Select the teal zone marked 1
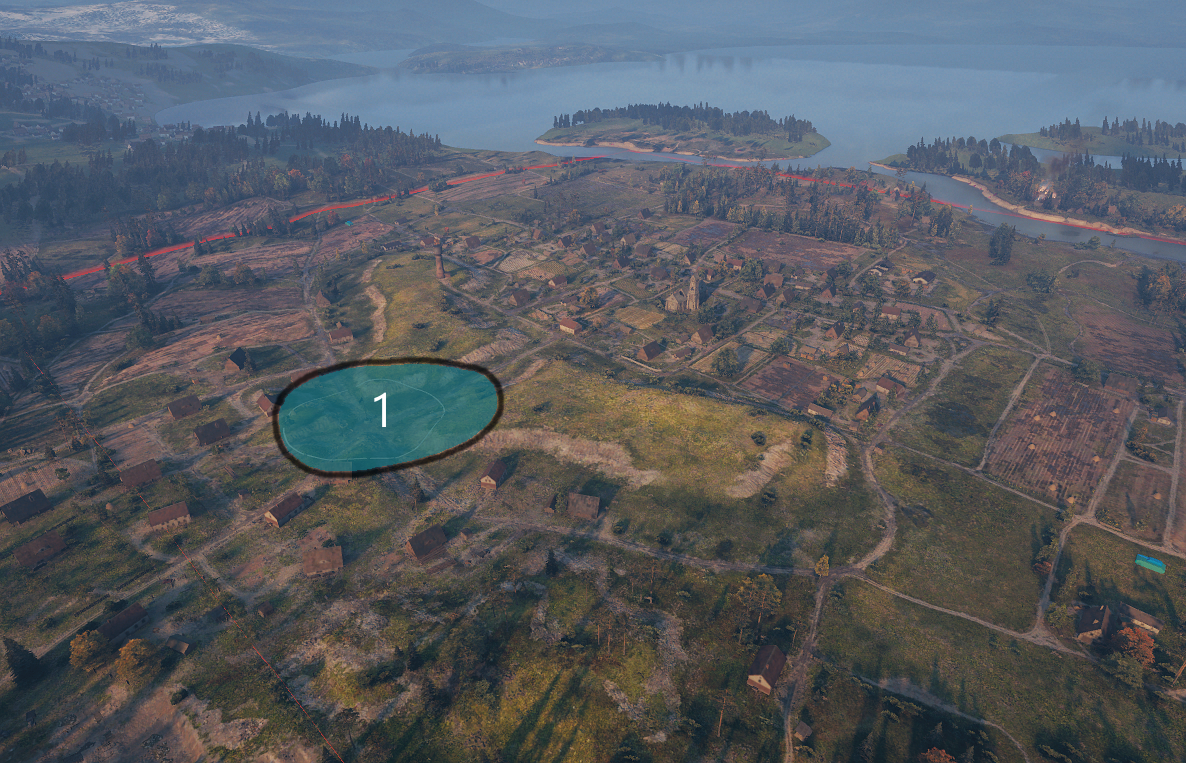Viewport: 1186px width, 763px height. click(388, 416)
